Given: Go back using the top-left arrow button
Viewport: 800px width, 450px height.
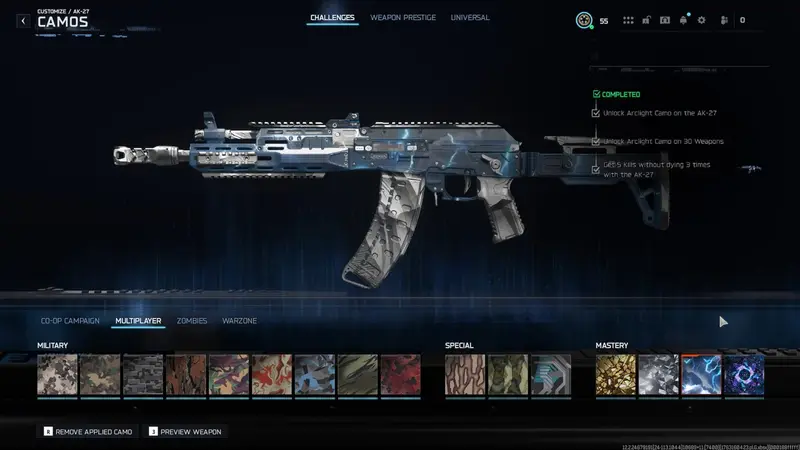Looking at the screenshot, I should click(23, 20).
